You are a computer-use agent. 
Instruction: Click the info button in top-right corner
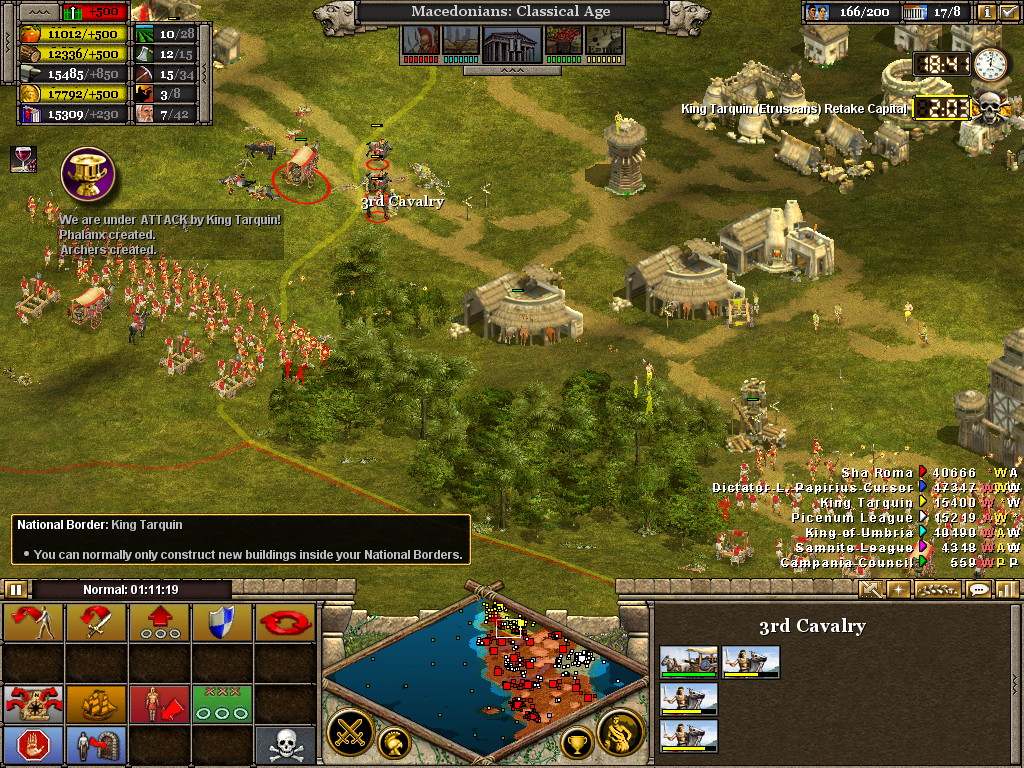pos(986,13)
